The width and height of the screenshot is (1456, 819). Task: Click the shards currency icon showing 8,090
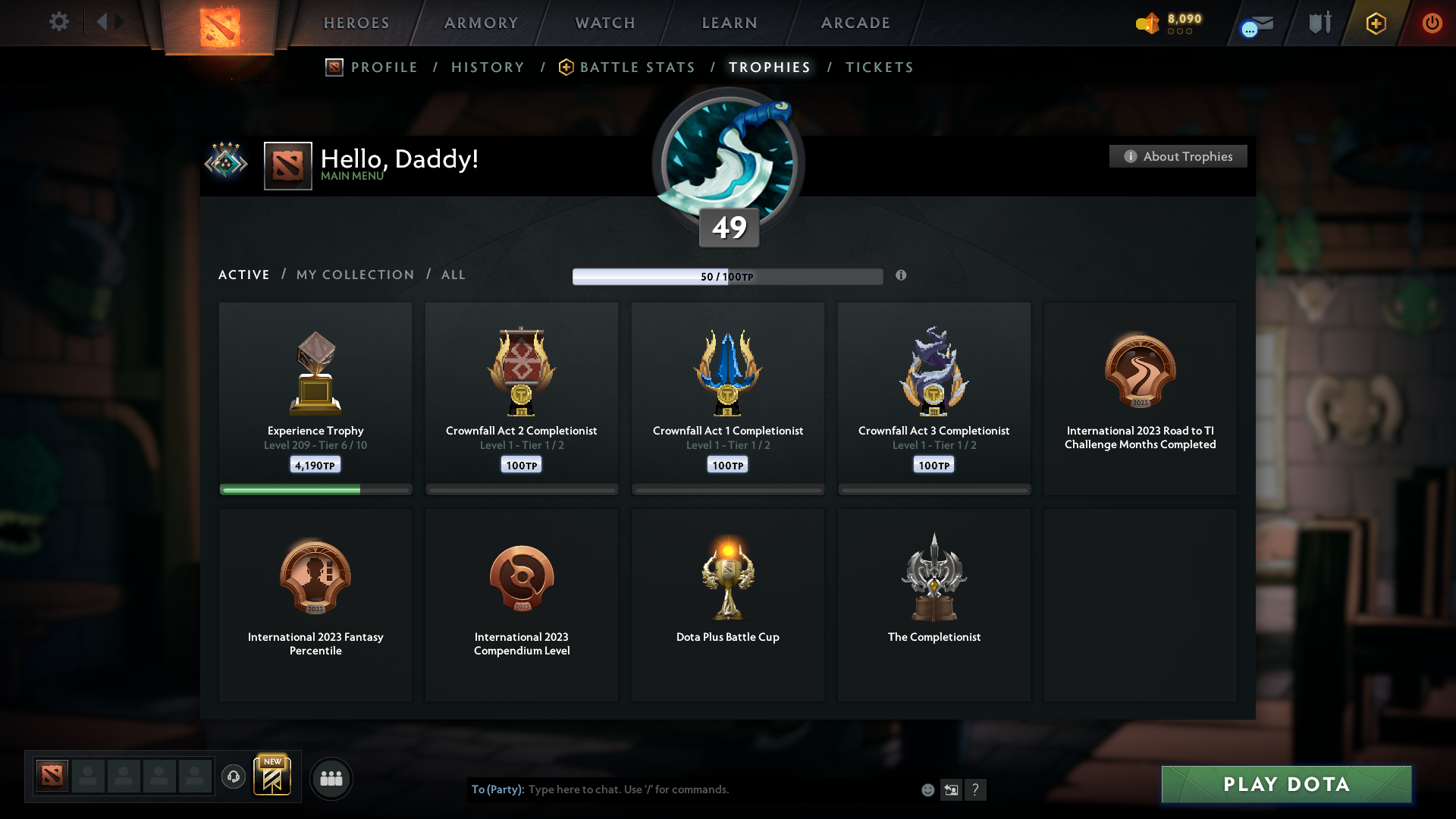1148,23
